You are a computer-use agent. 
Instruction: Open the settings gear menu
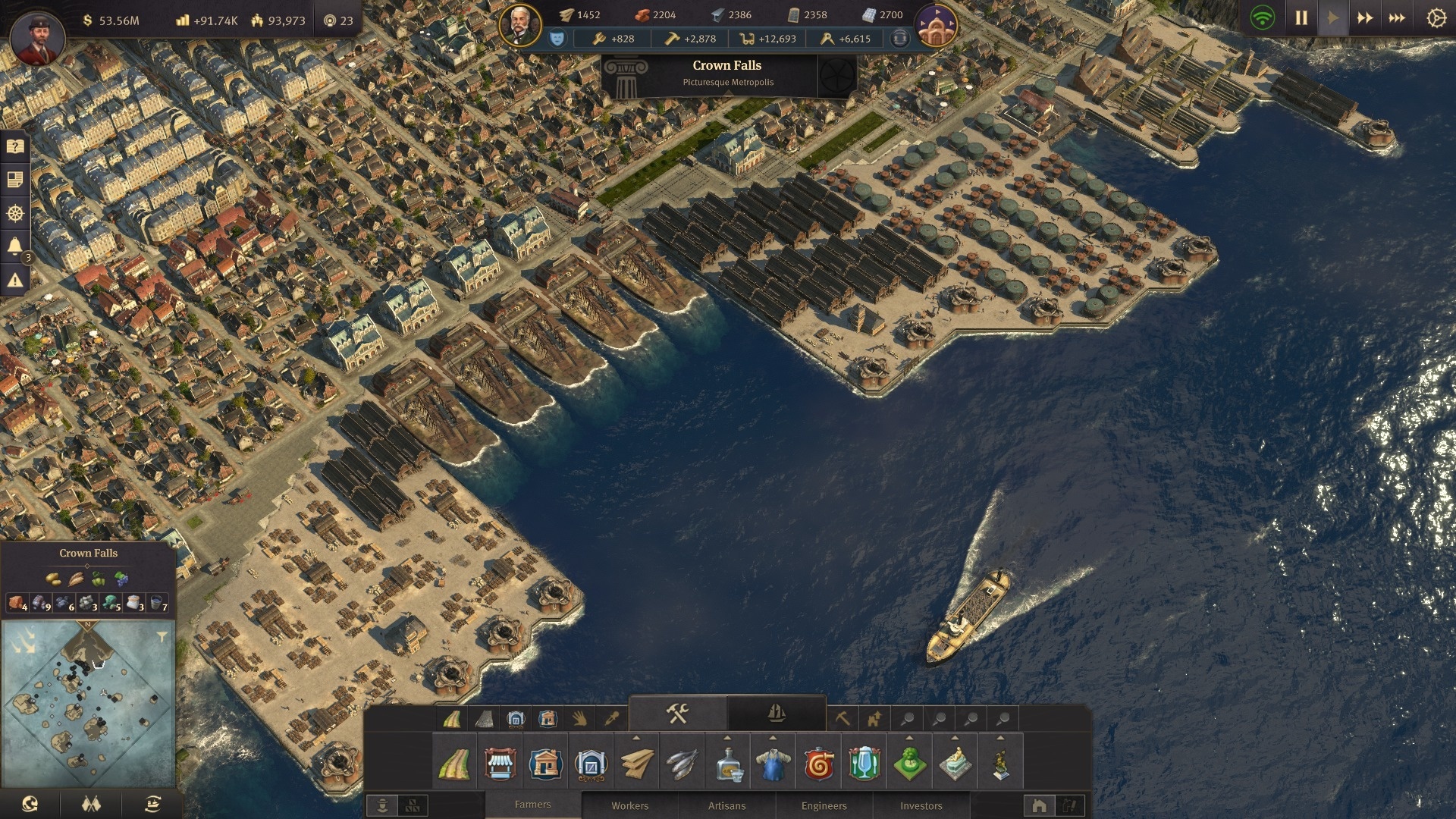(x=1436, y=17)
